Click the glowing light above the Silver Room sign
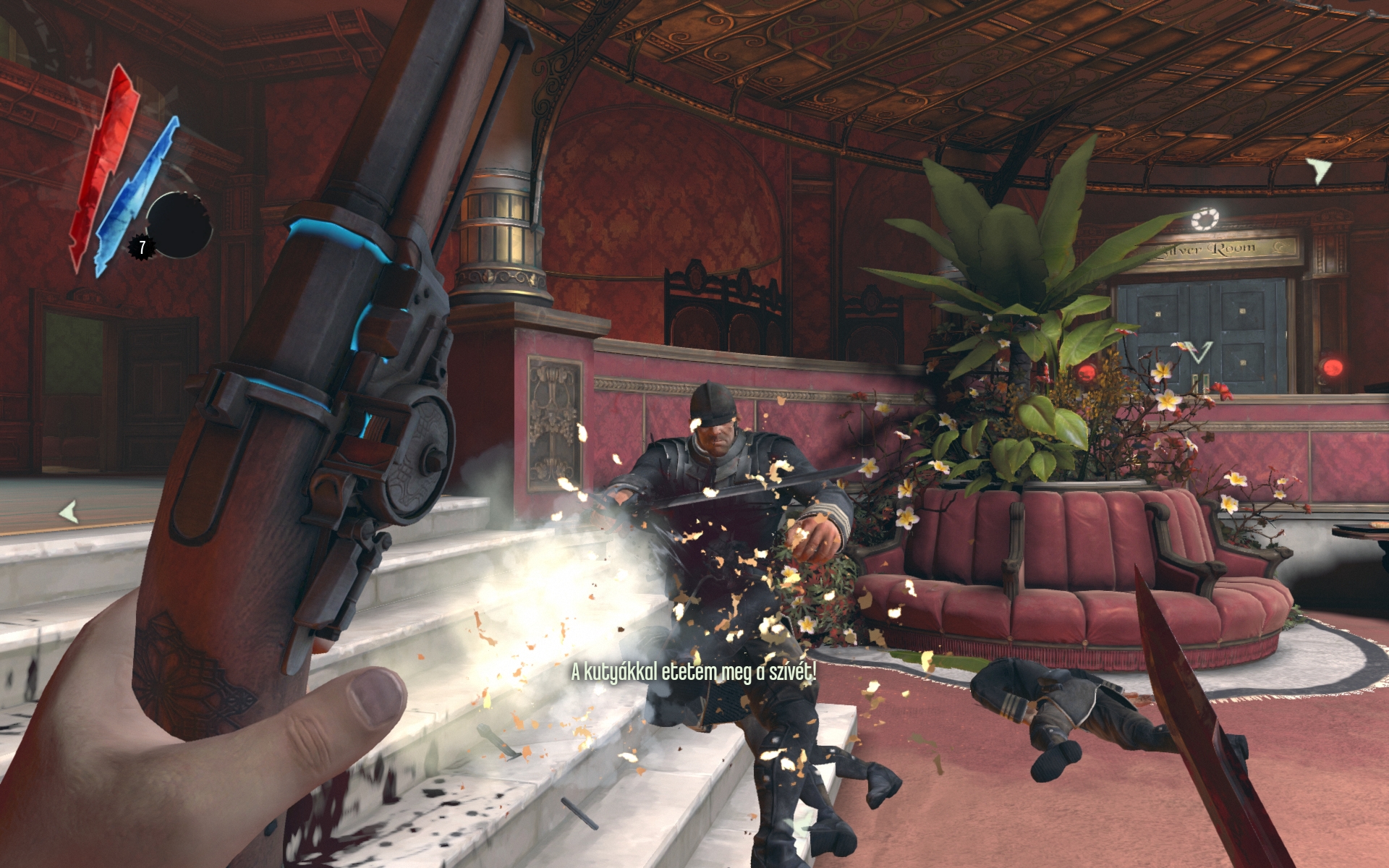Image resolution: width=1389 pixels, height=868 pixels. [1206, 218]
